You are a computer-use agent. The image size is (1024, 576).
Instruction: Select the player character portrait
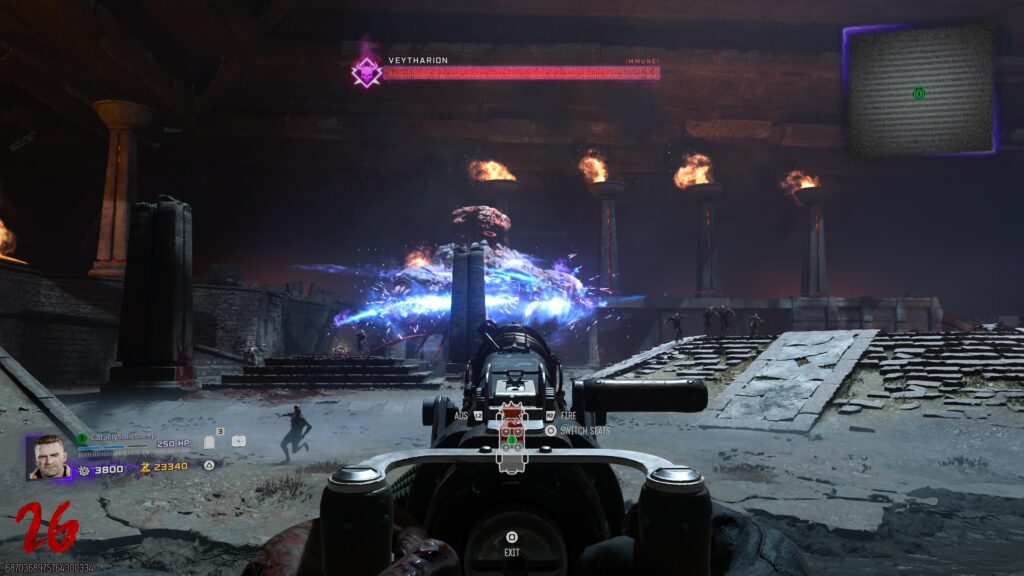click(49, 456)
